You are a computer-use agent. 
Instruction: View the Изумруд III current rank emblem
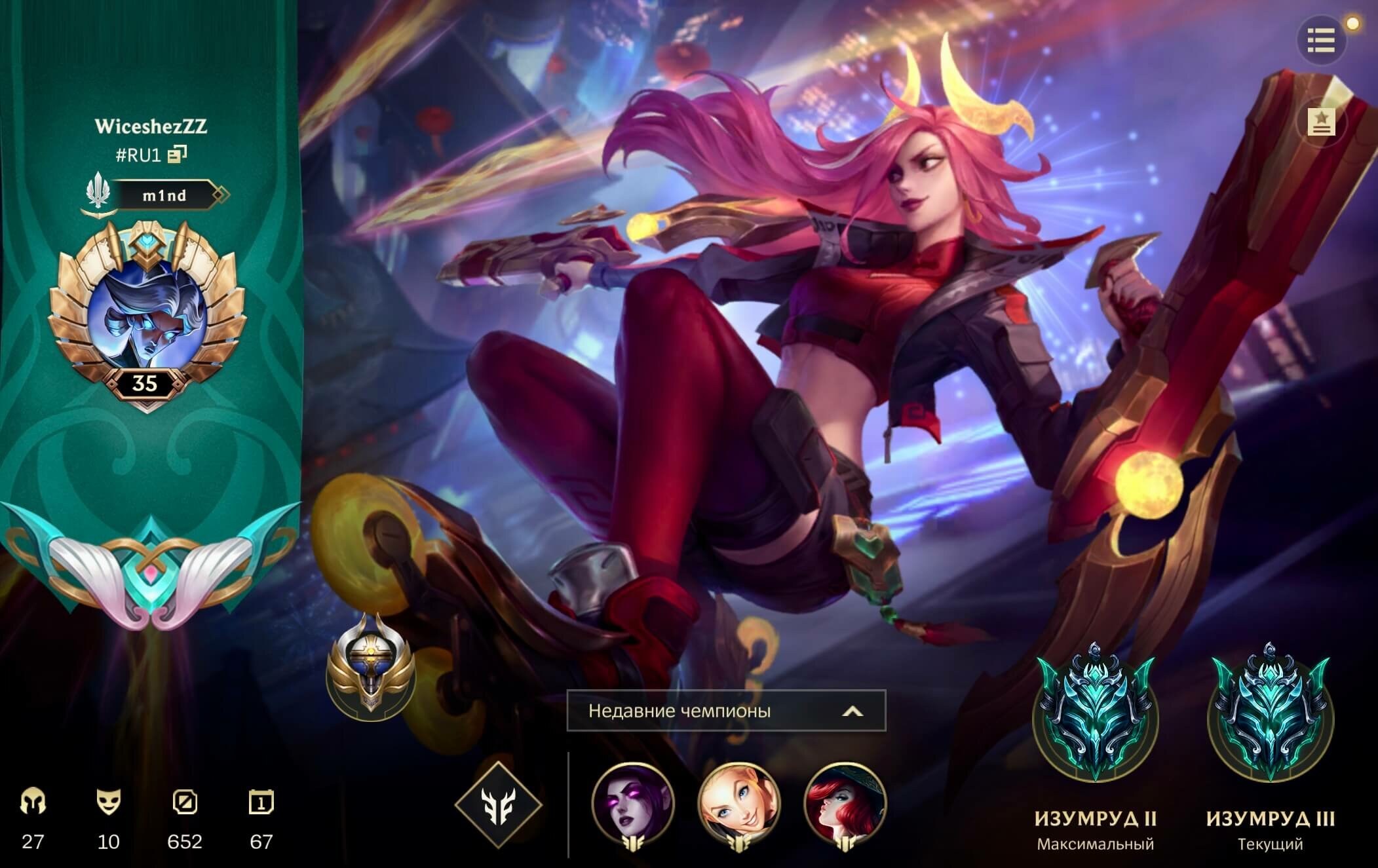click(1270, 717)
